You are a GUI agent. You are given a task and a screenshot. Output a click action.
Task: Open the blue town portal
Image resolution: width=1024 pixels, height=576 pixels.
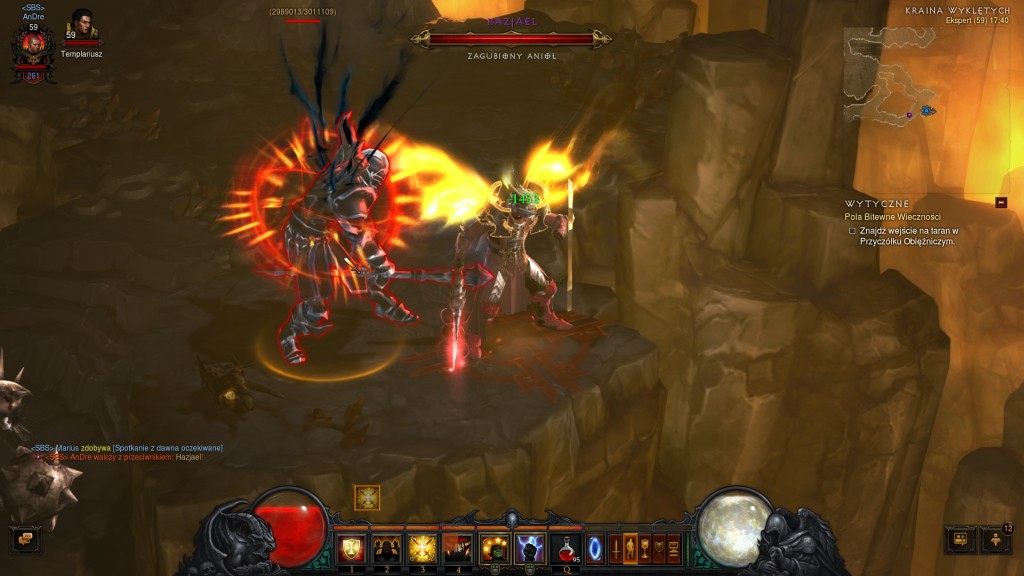tap(595, 548)
